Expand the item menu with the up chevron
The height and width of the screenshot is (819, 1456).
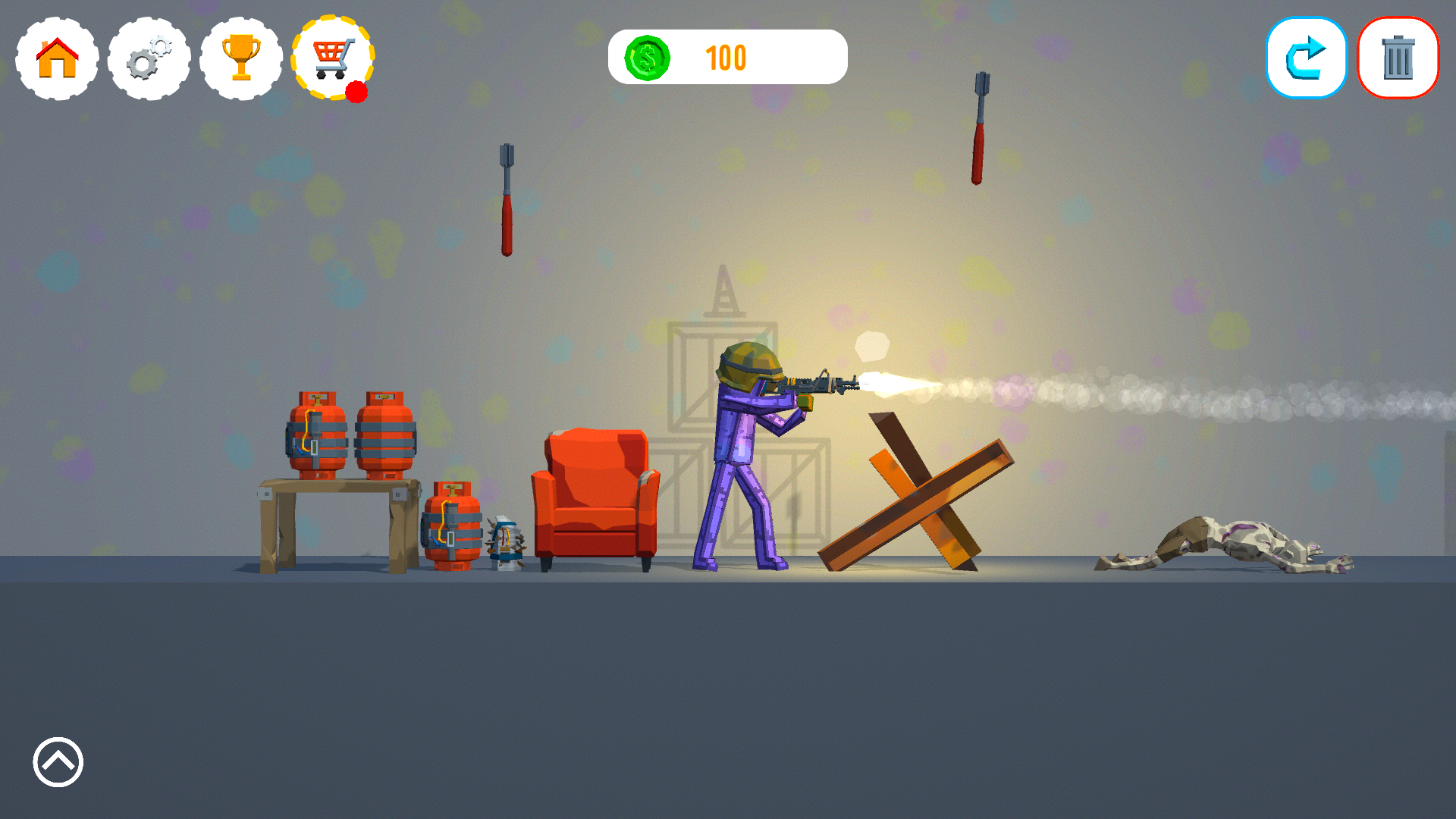(57, 762)
